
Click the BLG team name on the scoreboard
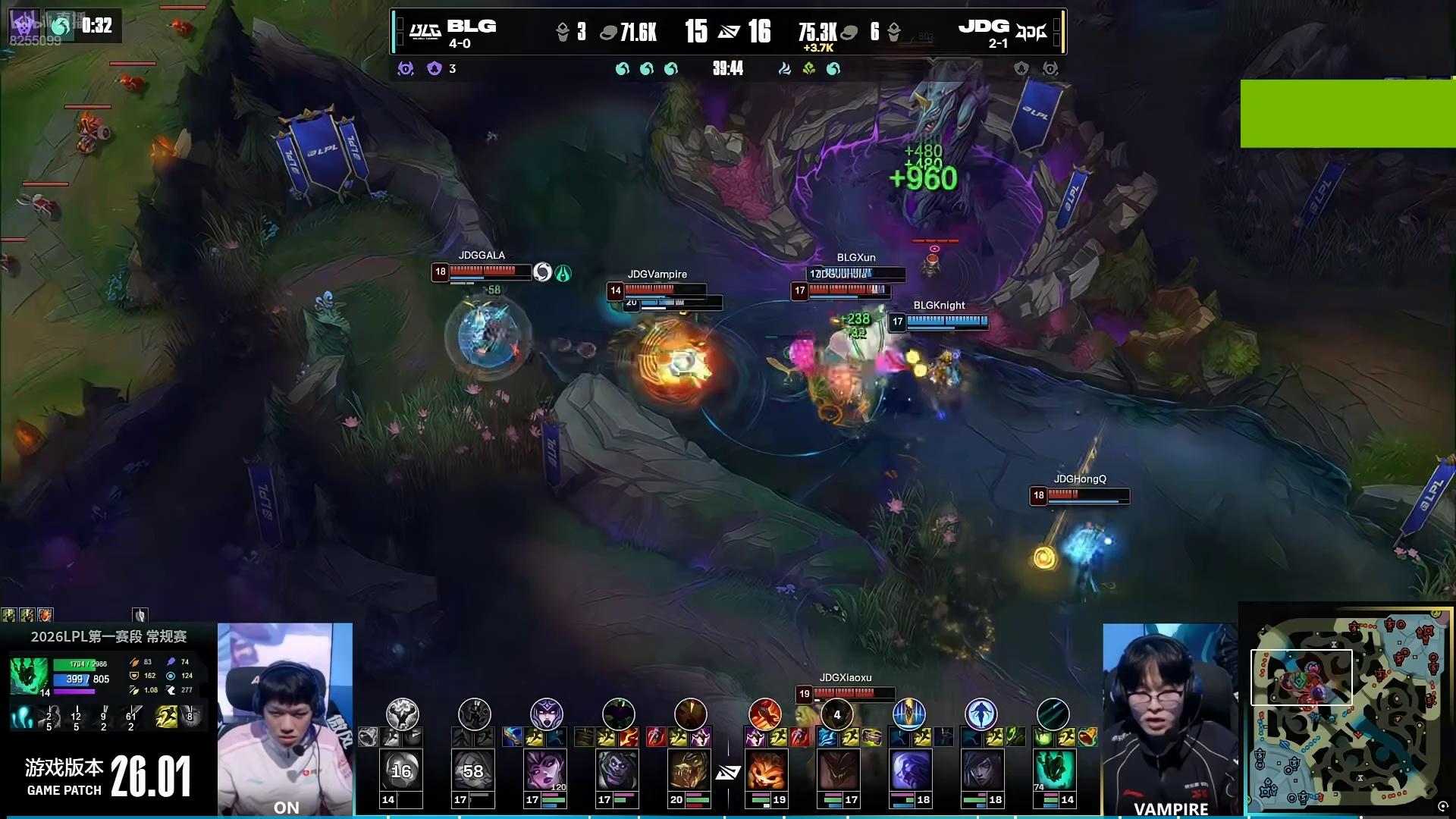(x=471, y=27)
